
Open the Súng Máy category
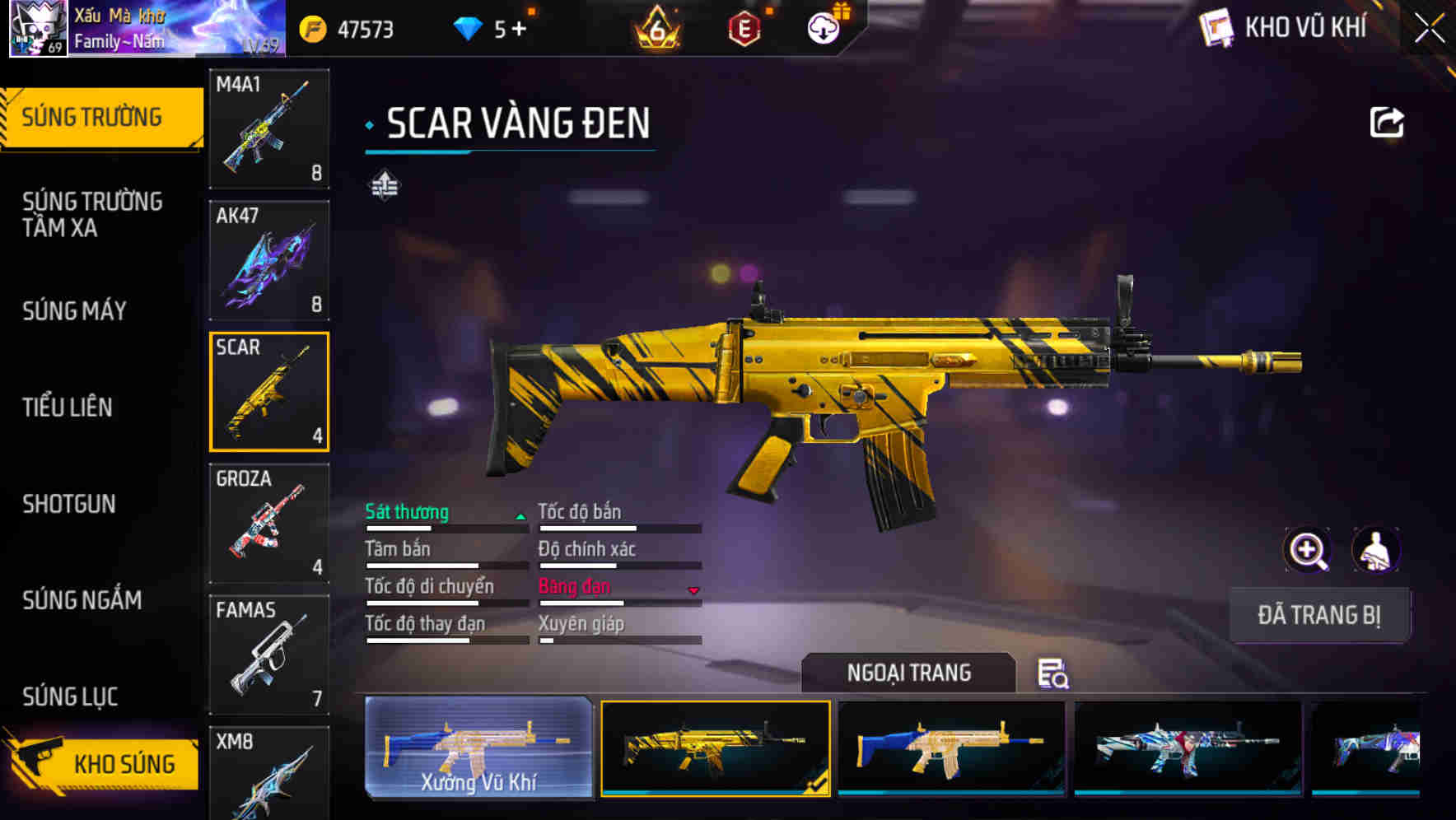click(74, 311)
